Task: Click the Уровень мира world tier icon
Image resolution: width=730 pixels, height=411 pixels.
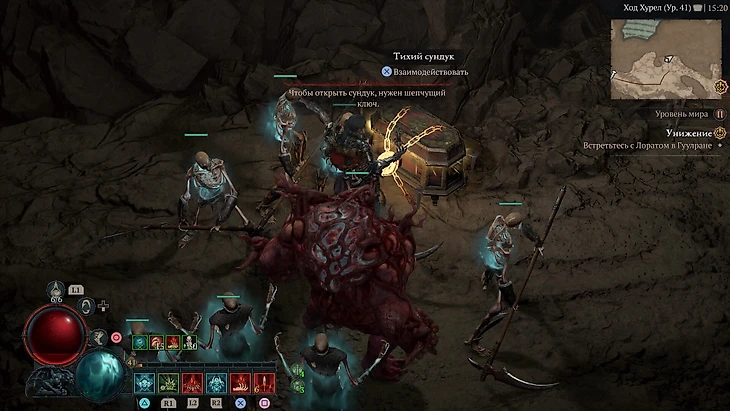Action: (719, 115)
